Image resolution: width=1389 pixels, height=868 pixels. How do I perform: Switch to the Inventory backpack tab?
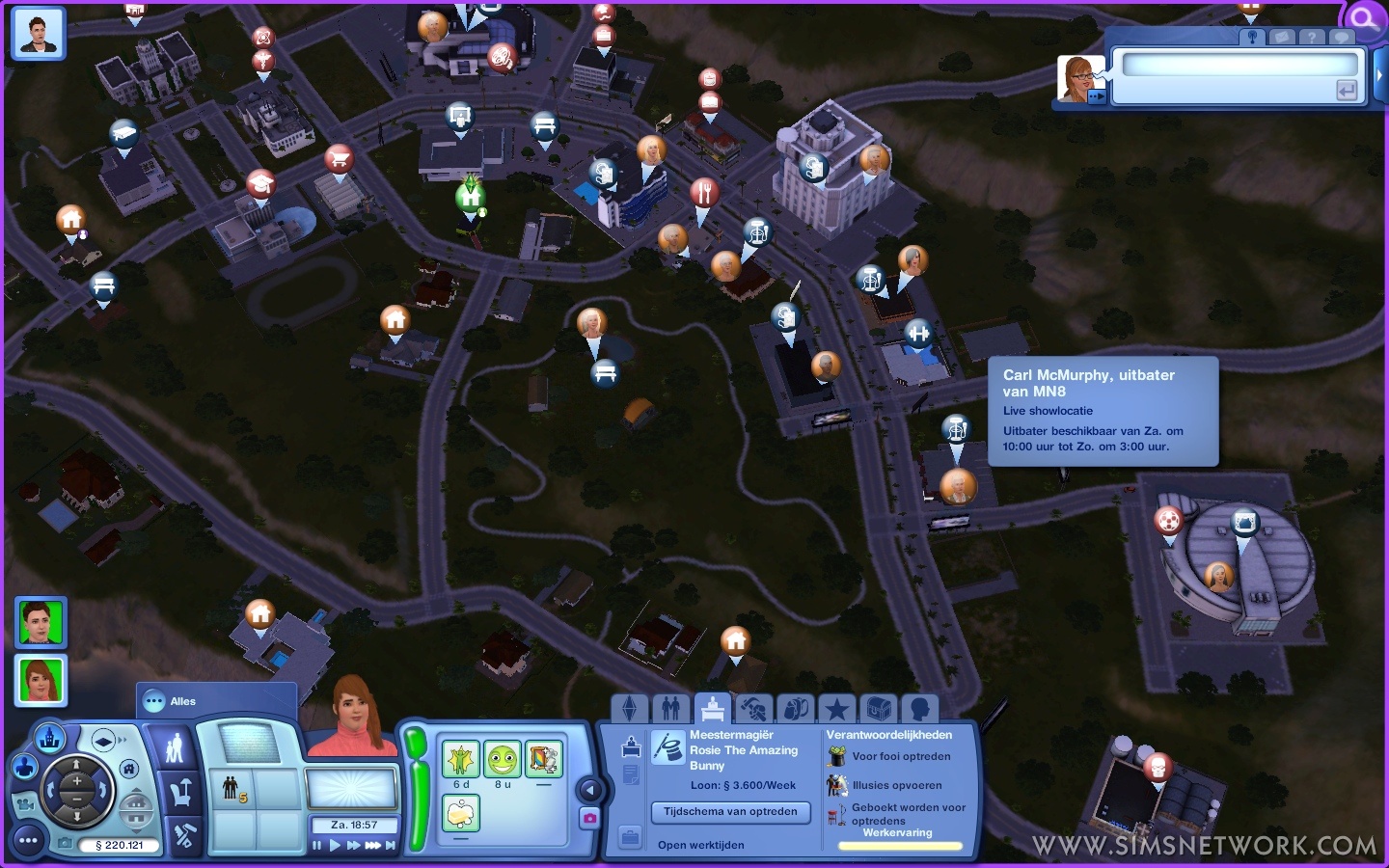pos(795,709)
